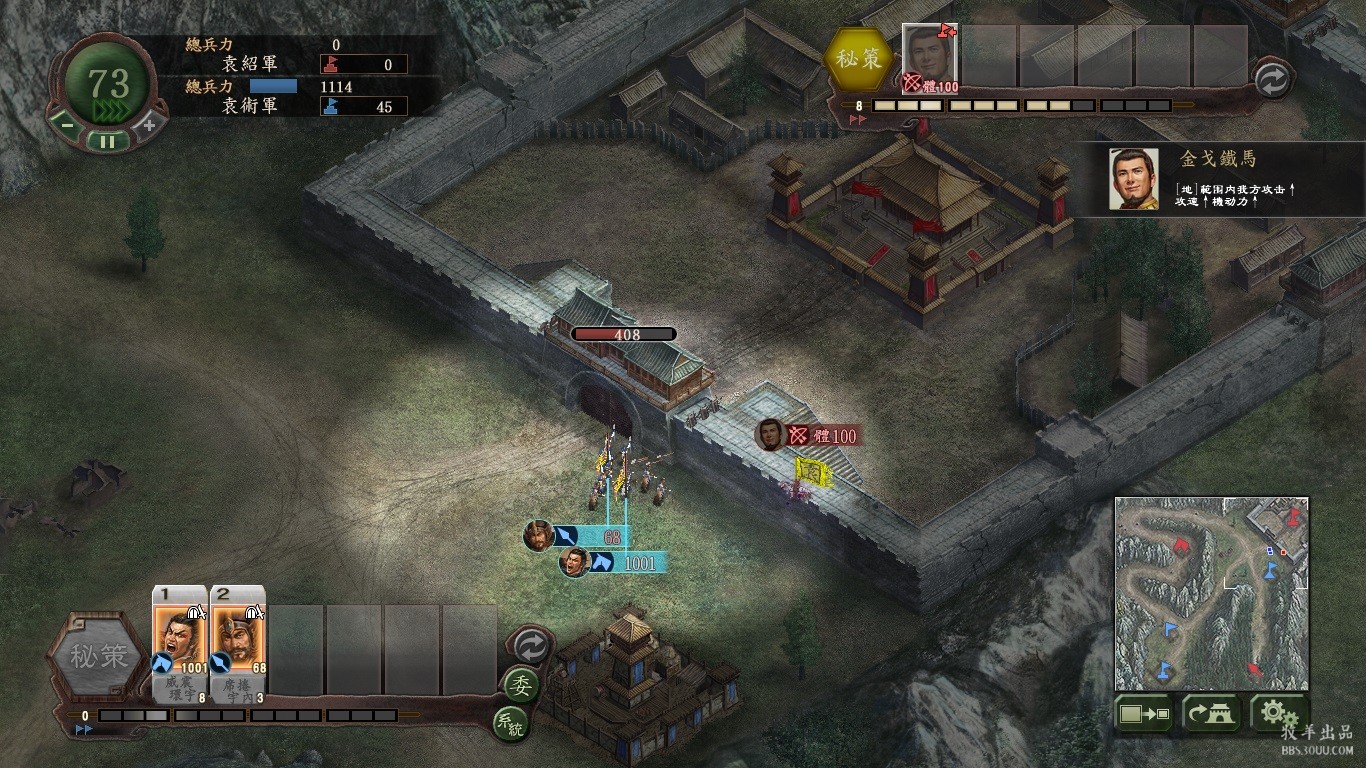The image size is (1366, 768).
Task: Select the 1001-troop unit label on the field
Action: pos(612,563)
